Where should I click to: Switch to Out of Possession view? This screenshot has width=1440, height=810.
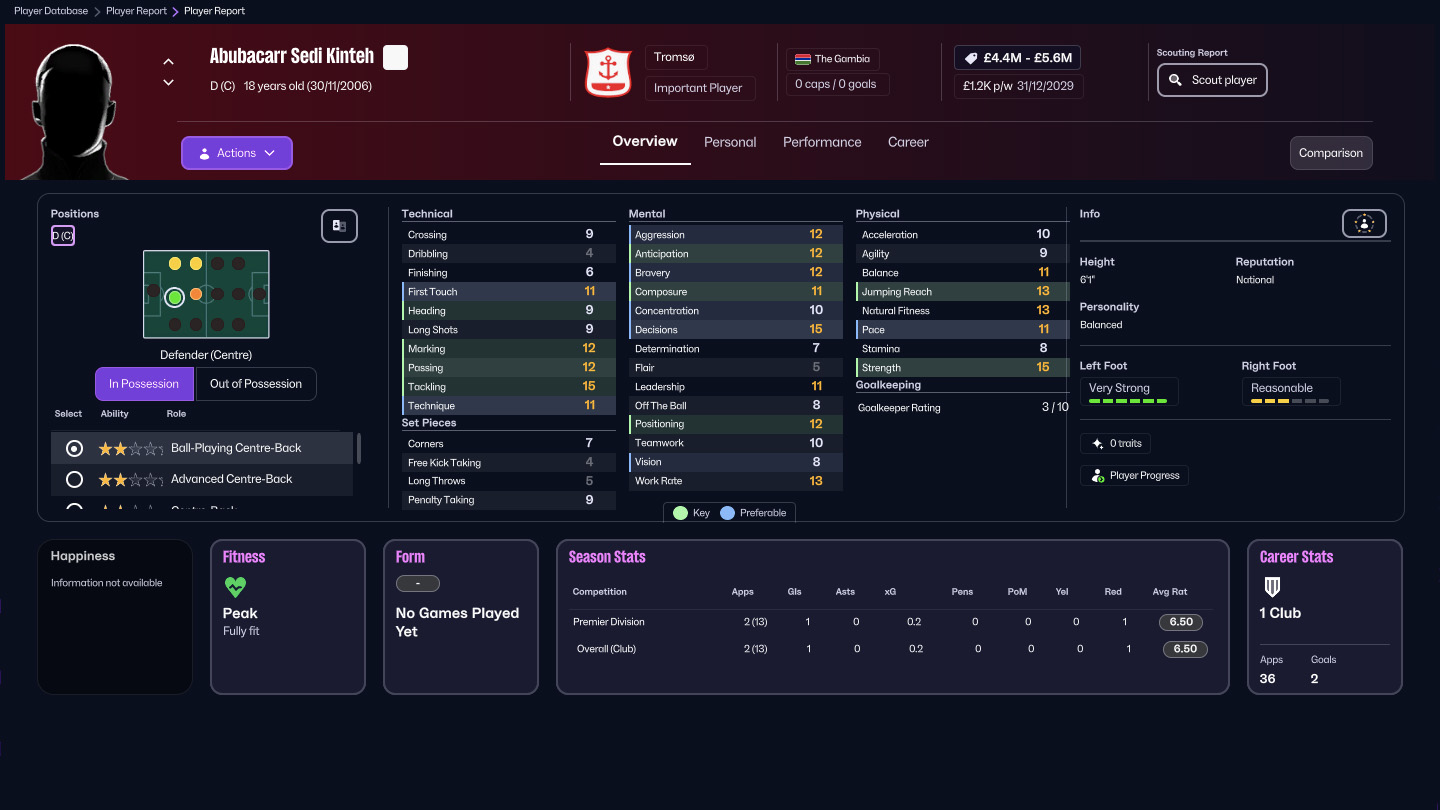tap(256, 384)
